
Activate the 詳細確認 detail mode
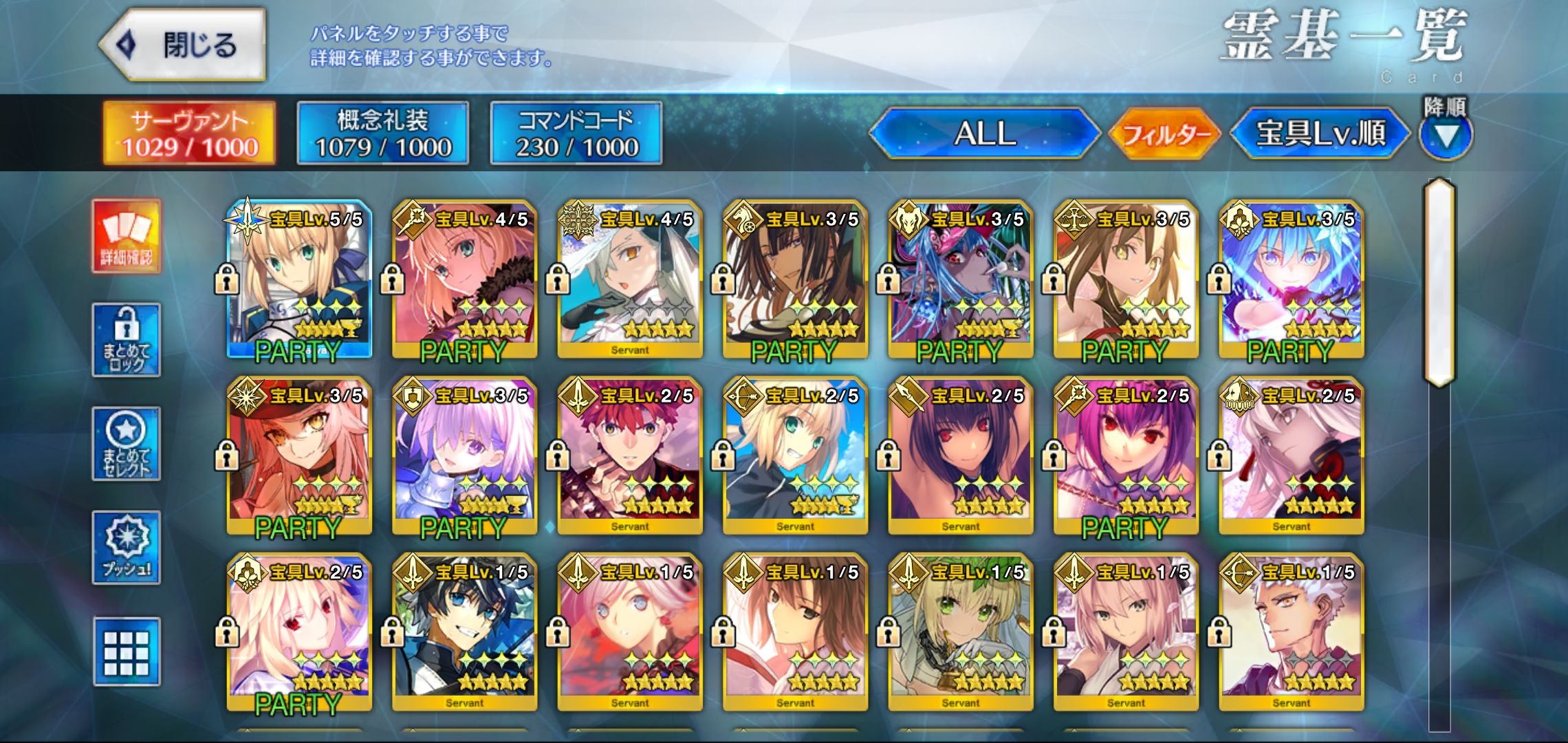[127, 236]
